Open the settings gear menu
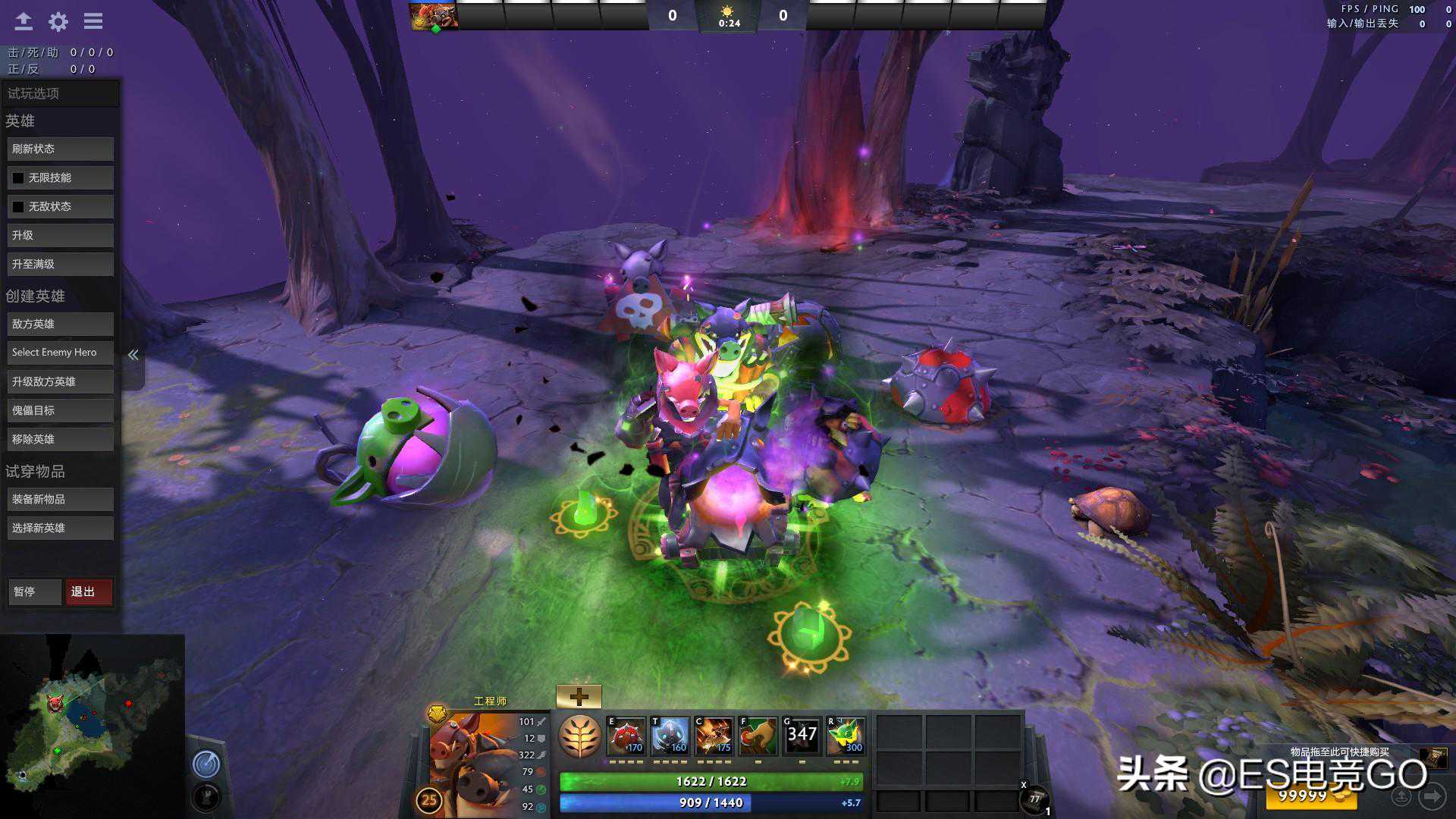Image resolution: width=1456 pixels, height=819 pixels. pyautogui.click(x=58, y=22)
